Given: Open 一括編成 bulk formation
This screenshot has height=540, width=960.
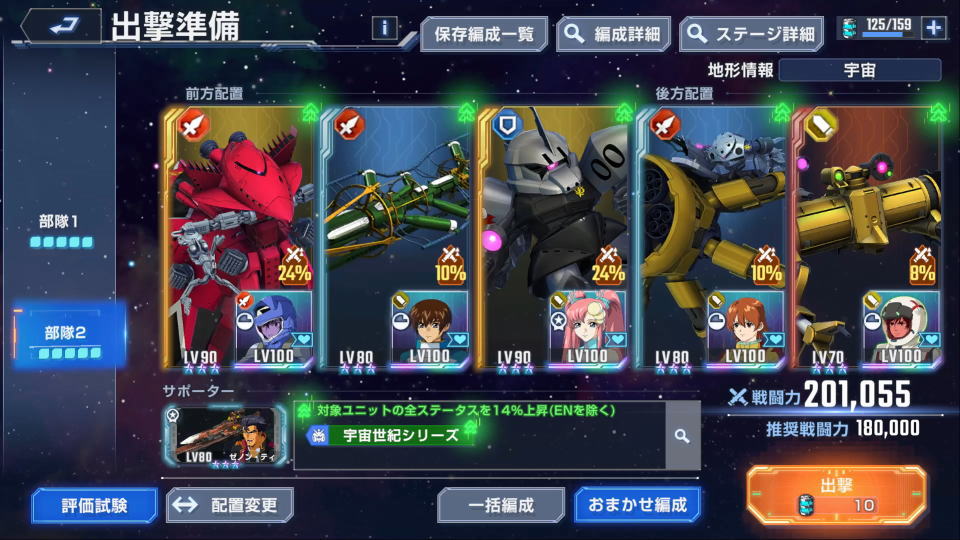Looking at the screenshot, I should point(500,505).
